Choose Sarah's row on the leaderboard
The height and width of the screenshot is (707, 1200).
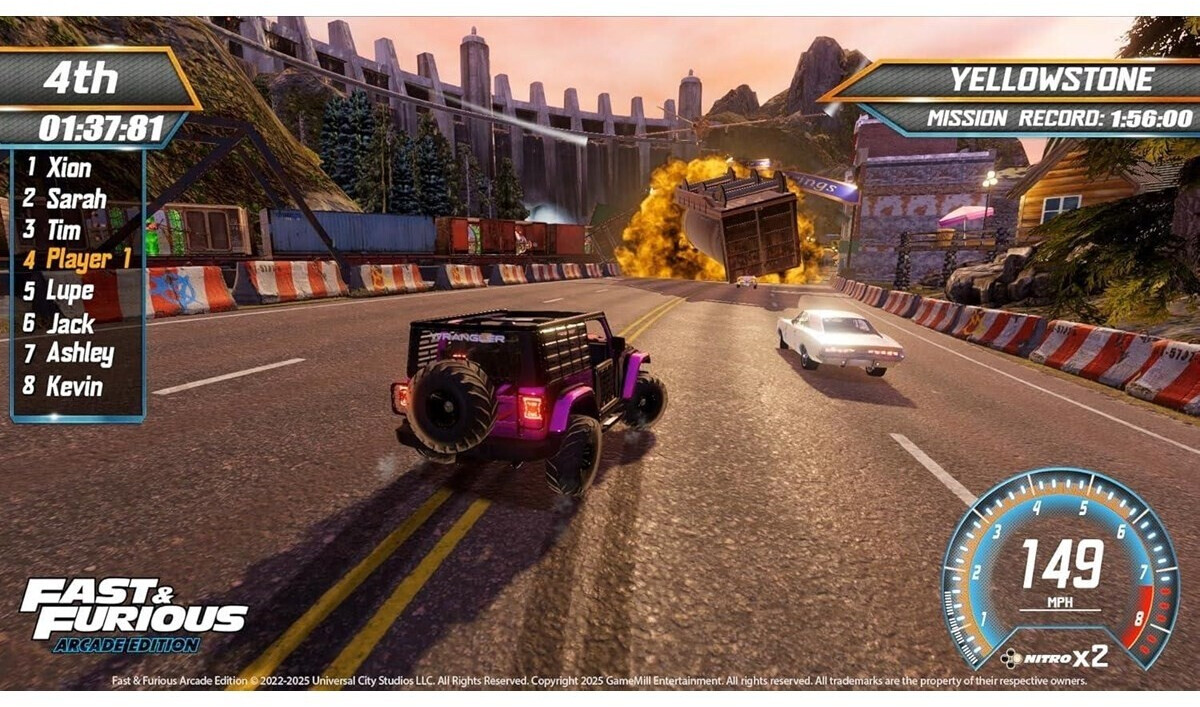[x=75, y=199]
